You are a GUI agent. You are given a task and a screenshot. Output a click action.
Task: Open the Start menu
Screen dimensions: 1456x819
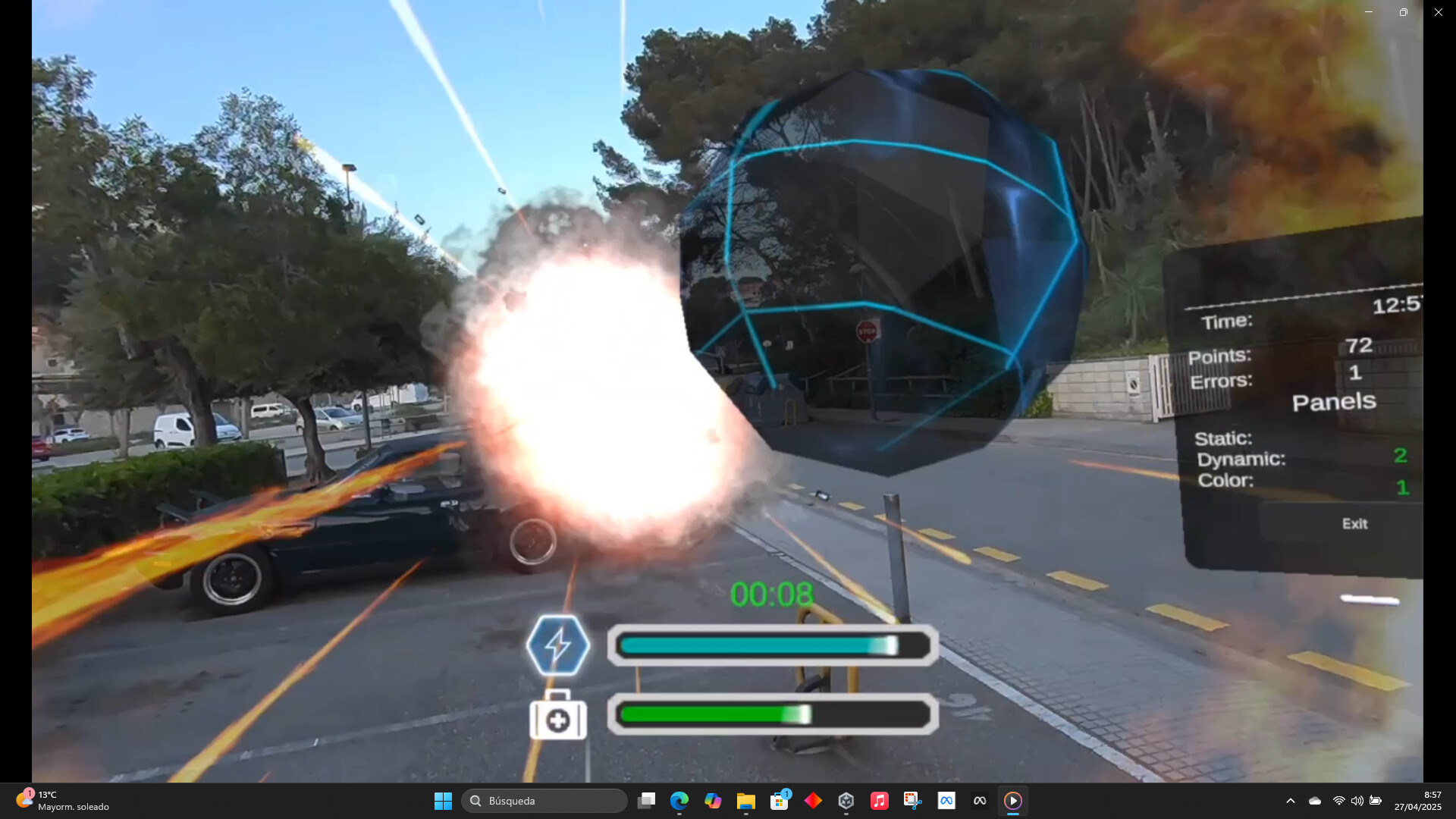point(443,800)
